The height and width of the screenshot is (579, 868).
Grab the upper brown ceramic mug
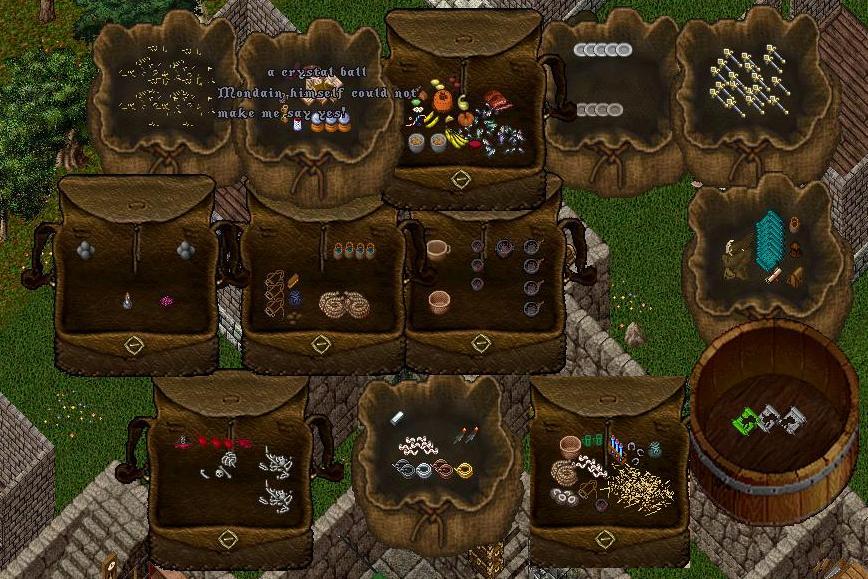point(438,248)
